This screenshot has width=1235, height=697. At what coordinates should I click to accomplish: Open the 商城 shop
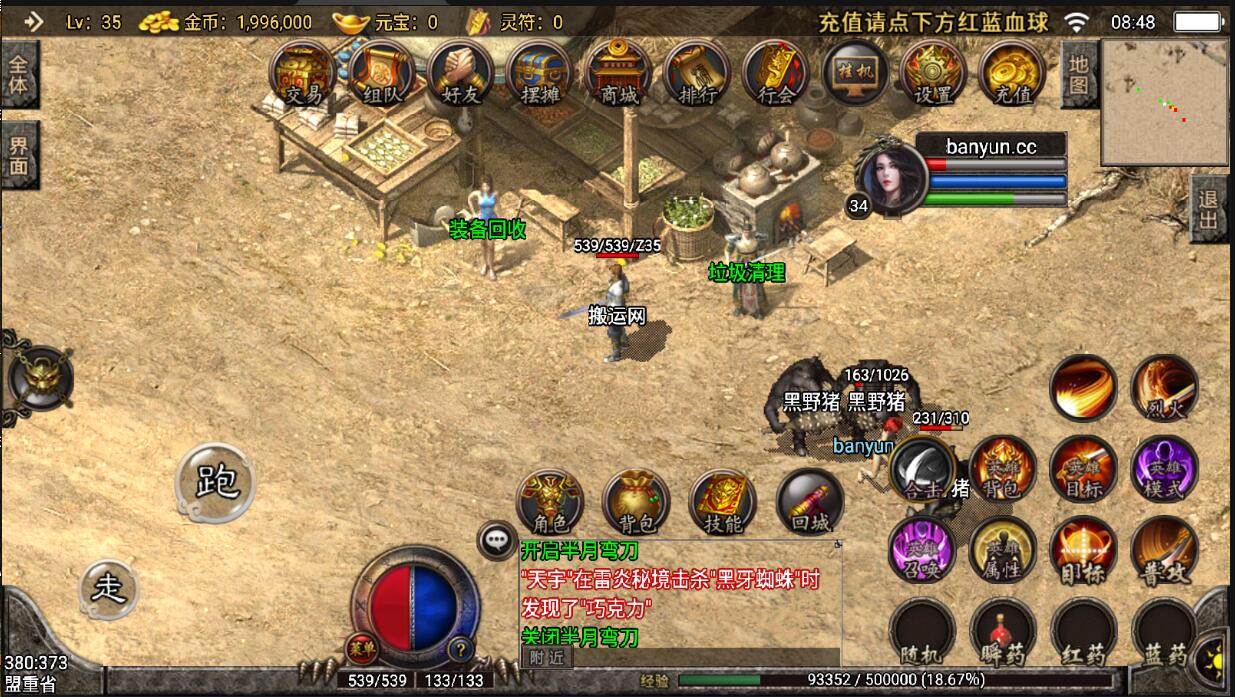tap(618, 74)
